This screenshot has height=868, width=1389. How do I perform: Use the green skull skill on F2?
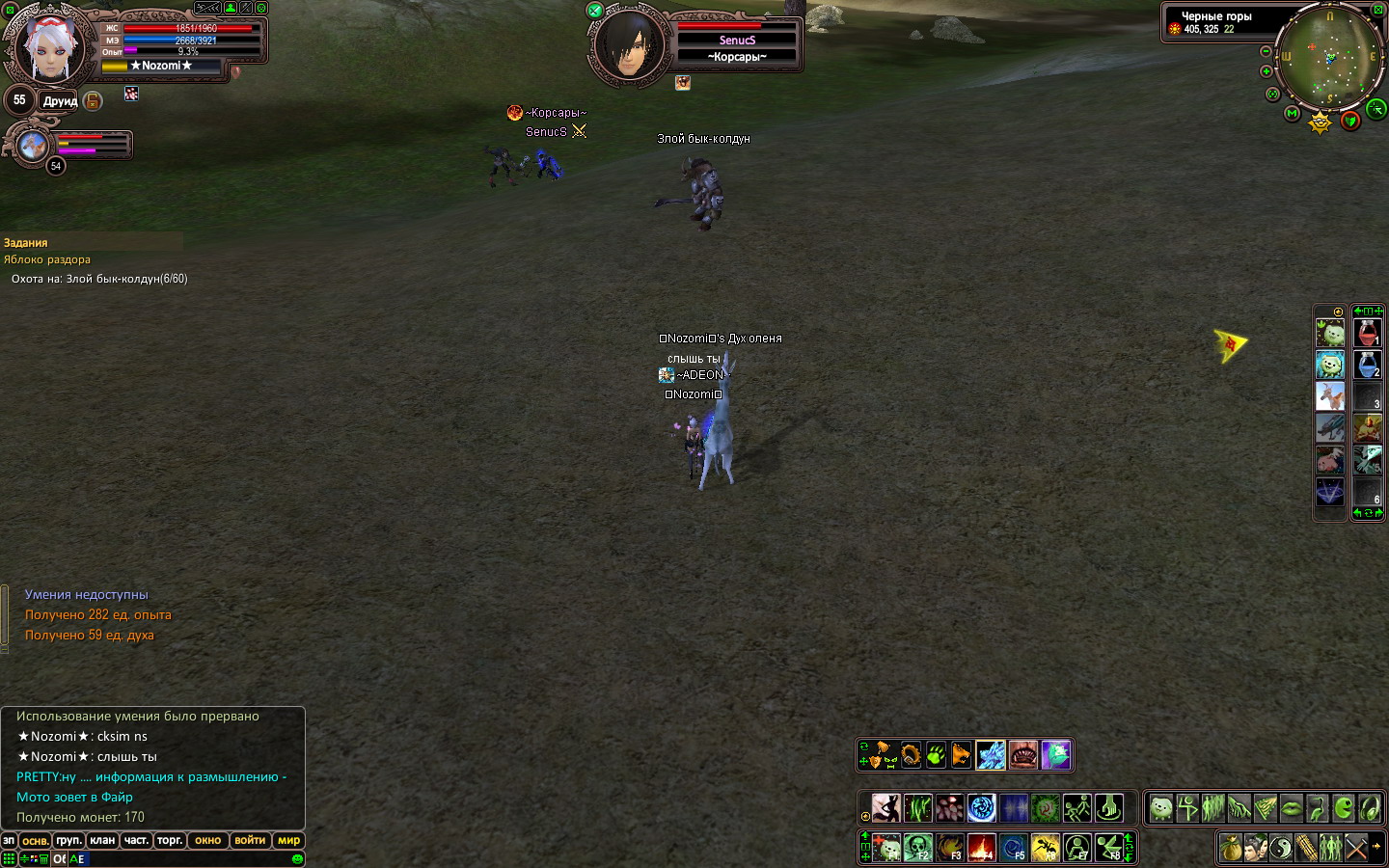pos(917,848)
